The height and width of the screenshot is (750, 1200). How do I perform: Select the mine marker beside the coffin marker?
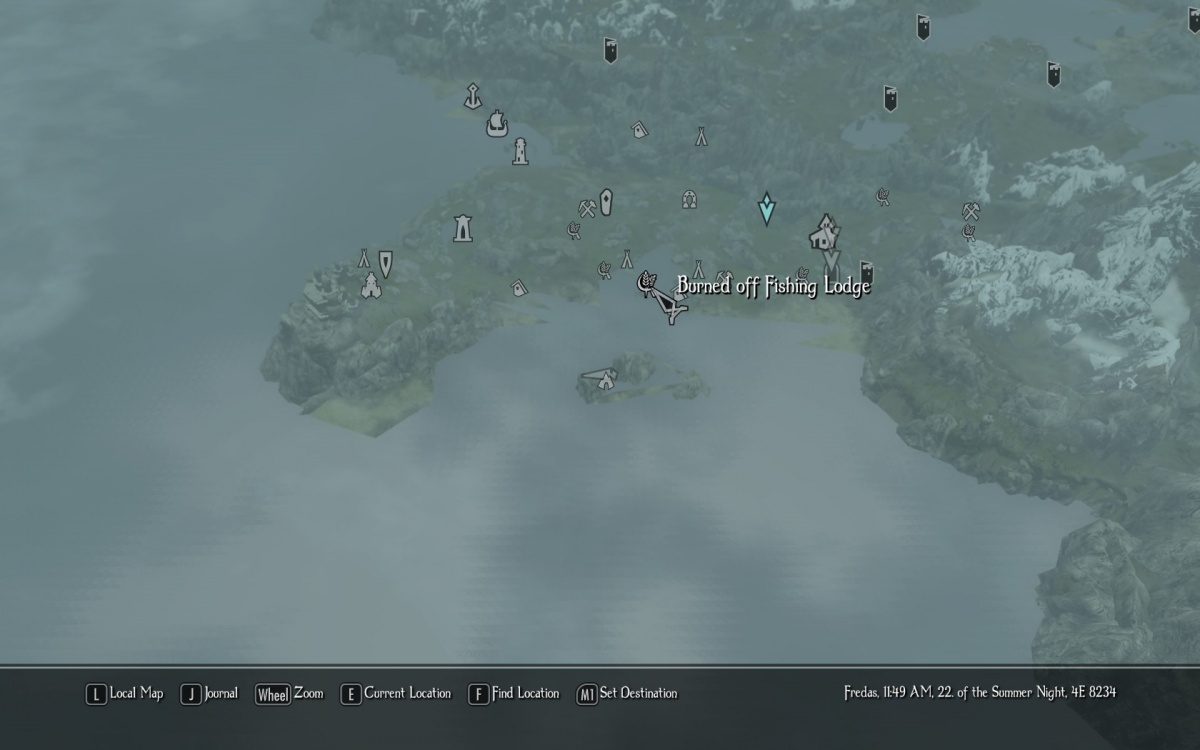[x=587, y=208]
